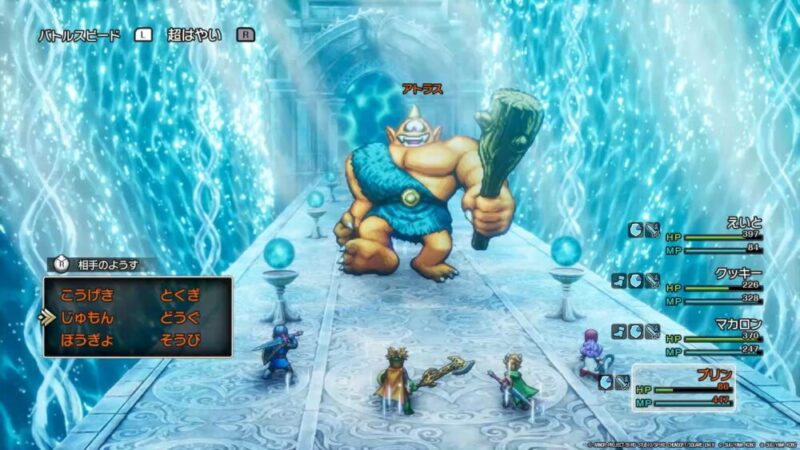Open the どうぐ items menu

click(181, 318)
